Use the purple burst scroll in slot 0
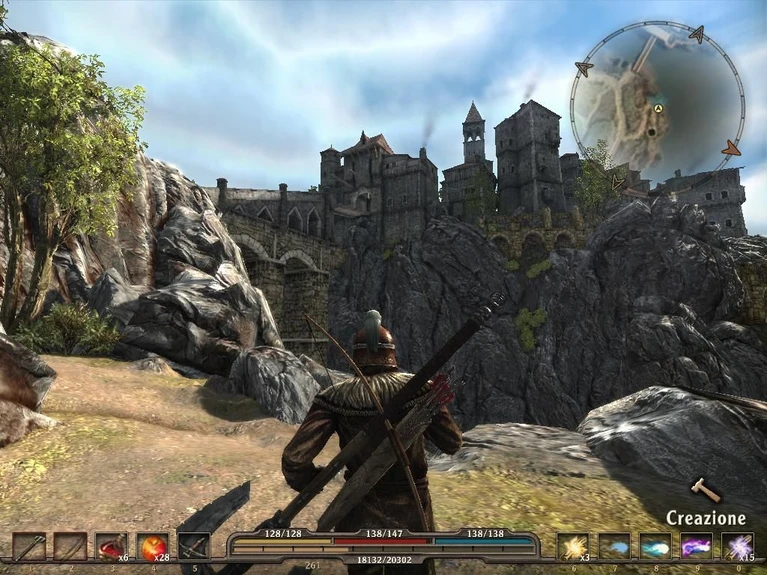 point(738,546)
